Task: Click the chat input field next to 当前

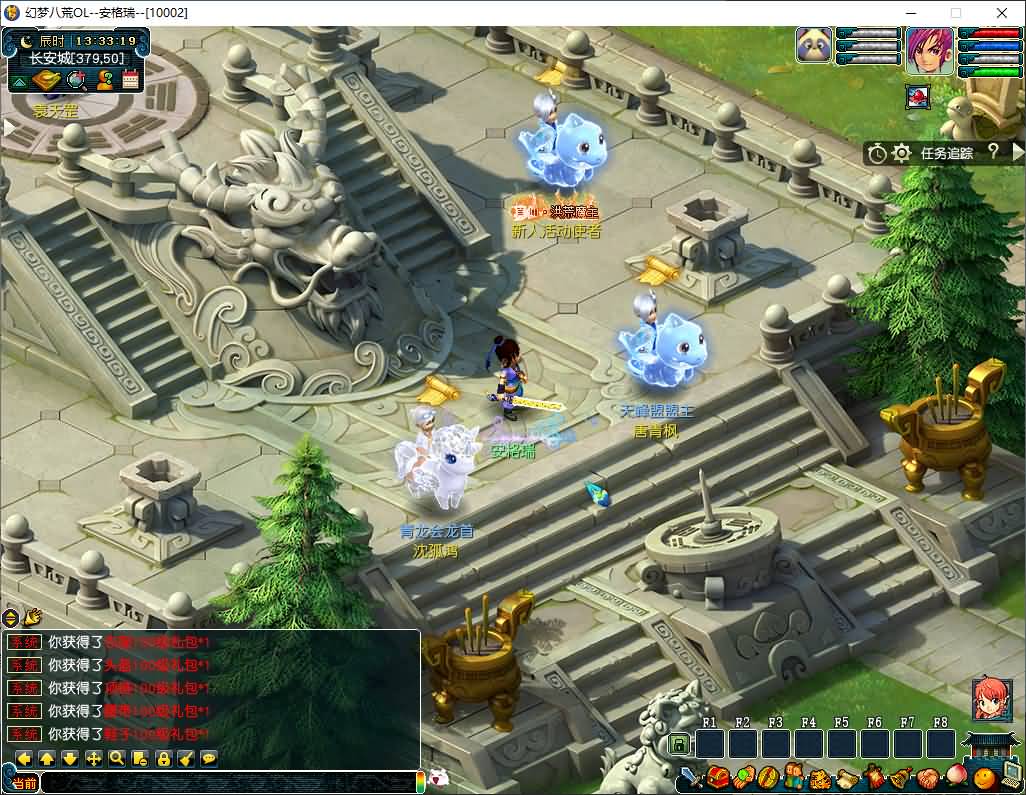Action: click(228, 783)
